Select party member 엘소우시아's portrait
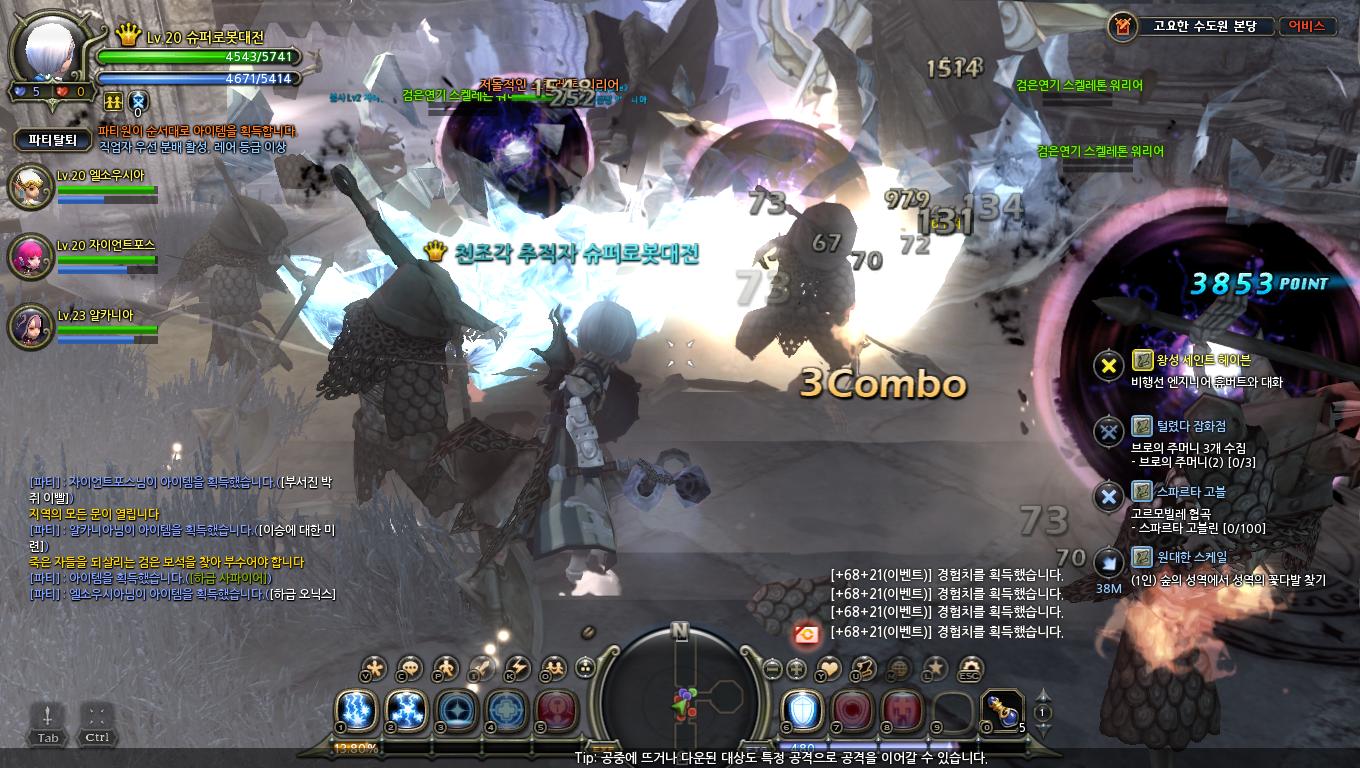1360x768 pixels. 30,188
